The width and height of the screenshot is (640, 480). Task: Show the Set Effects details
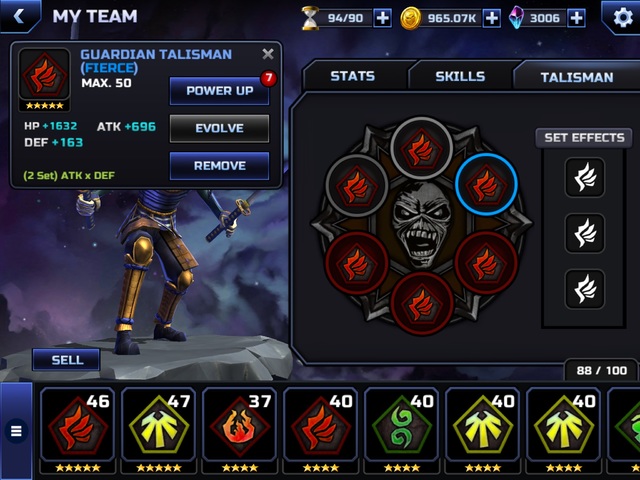pos(584,138)
